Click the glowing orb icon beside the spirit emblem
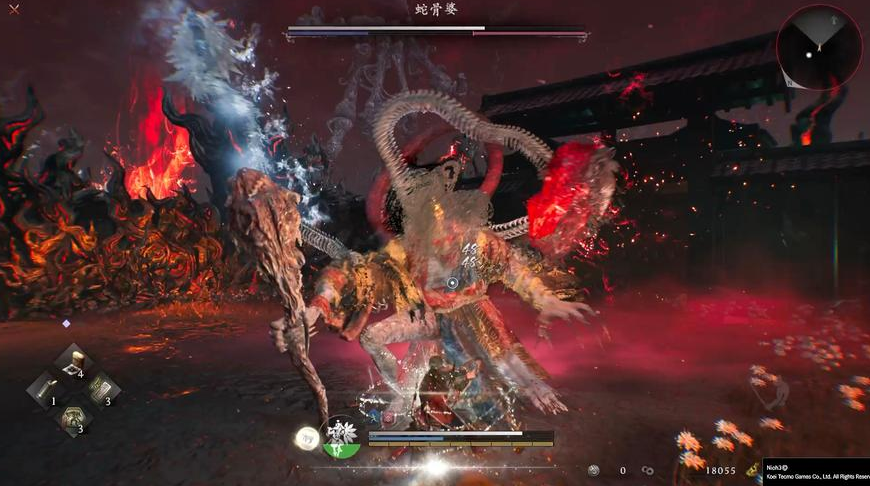Image resolution: width=870 pixels, height=486 pixels. (x=306, y=437)
